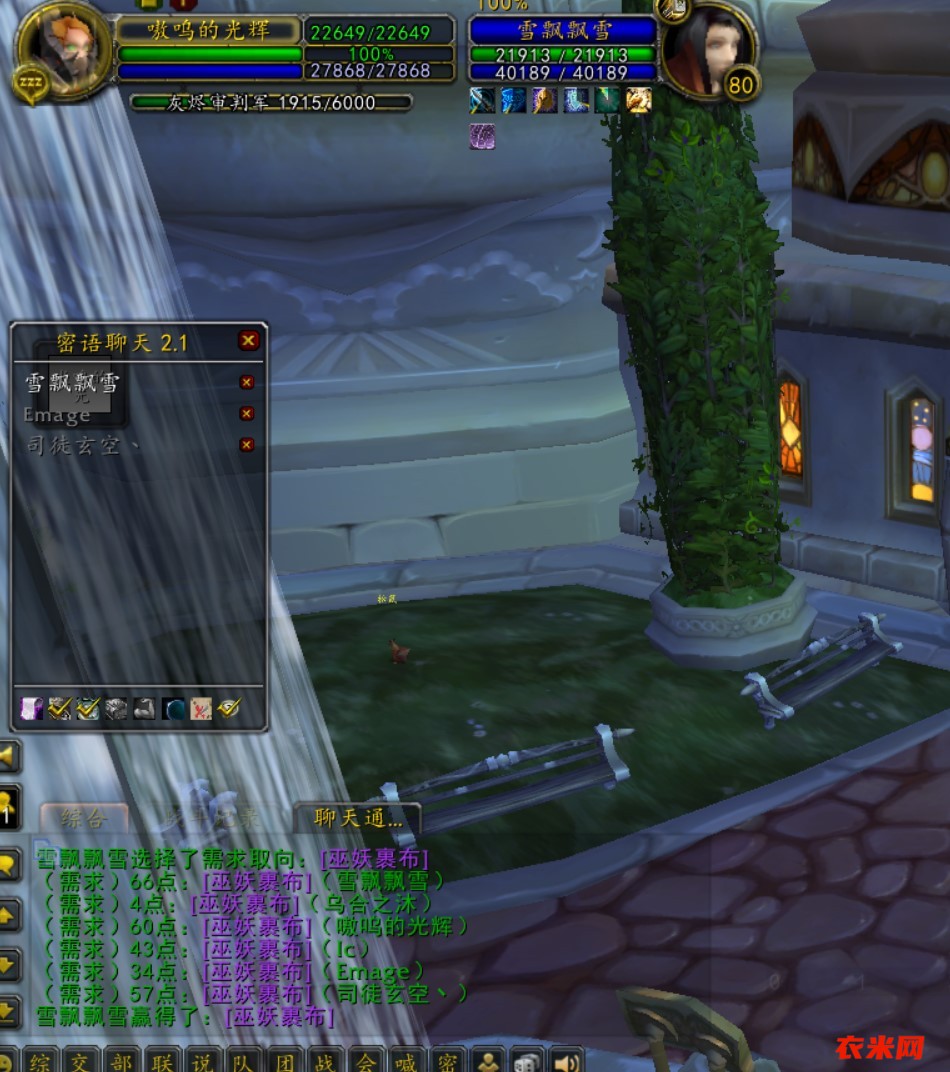This screenshot has height=1072, width=950.
Task: Switch to the 综合 chat tab
Action: point(83,818)
